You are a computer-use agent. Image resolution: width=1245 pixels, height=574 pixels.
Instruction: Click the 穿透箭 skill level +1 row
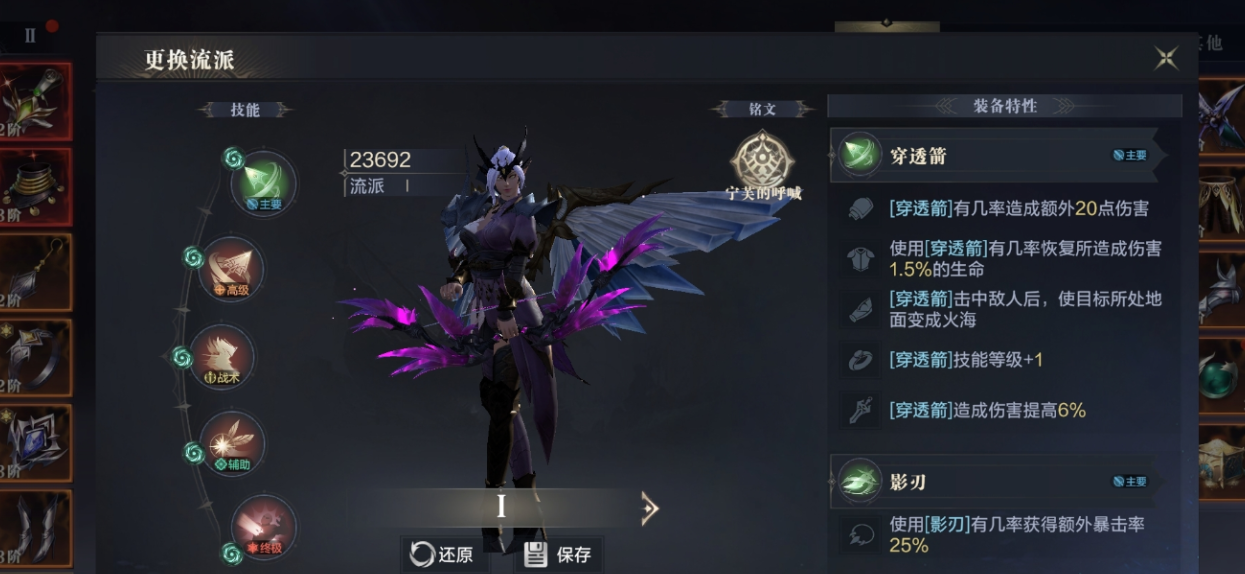(966, 360)
